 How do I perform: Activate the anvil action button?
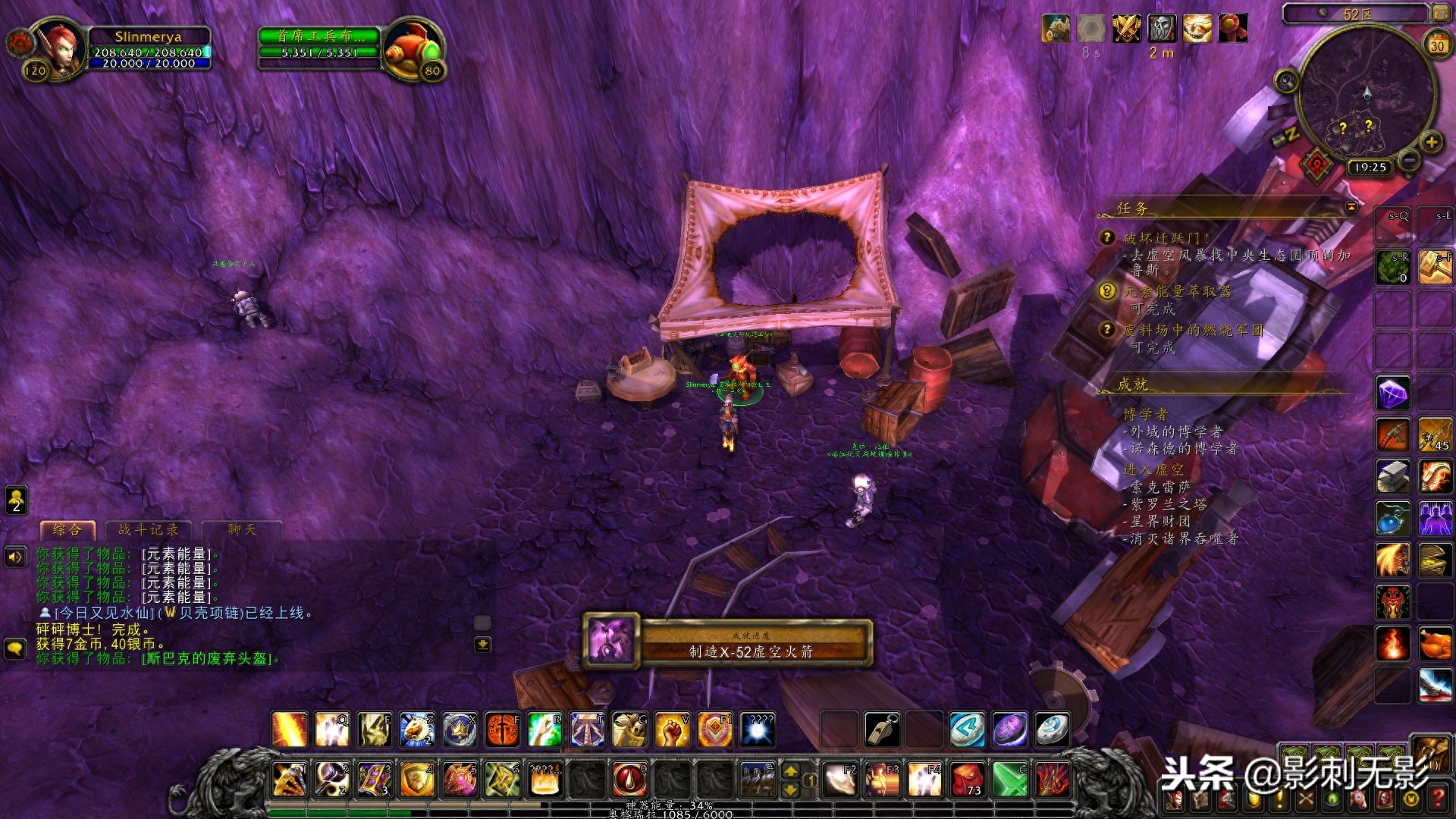click(x=1392, y=476)
